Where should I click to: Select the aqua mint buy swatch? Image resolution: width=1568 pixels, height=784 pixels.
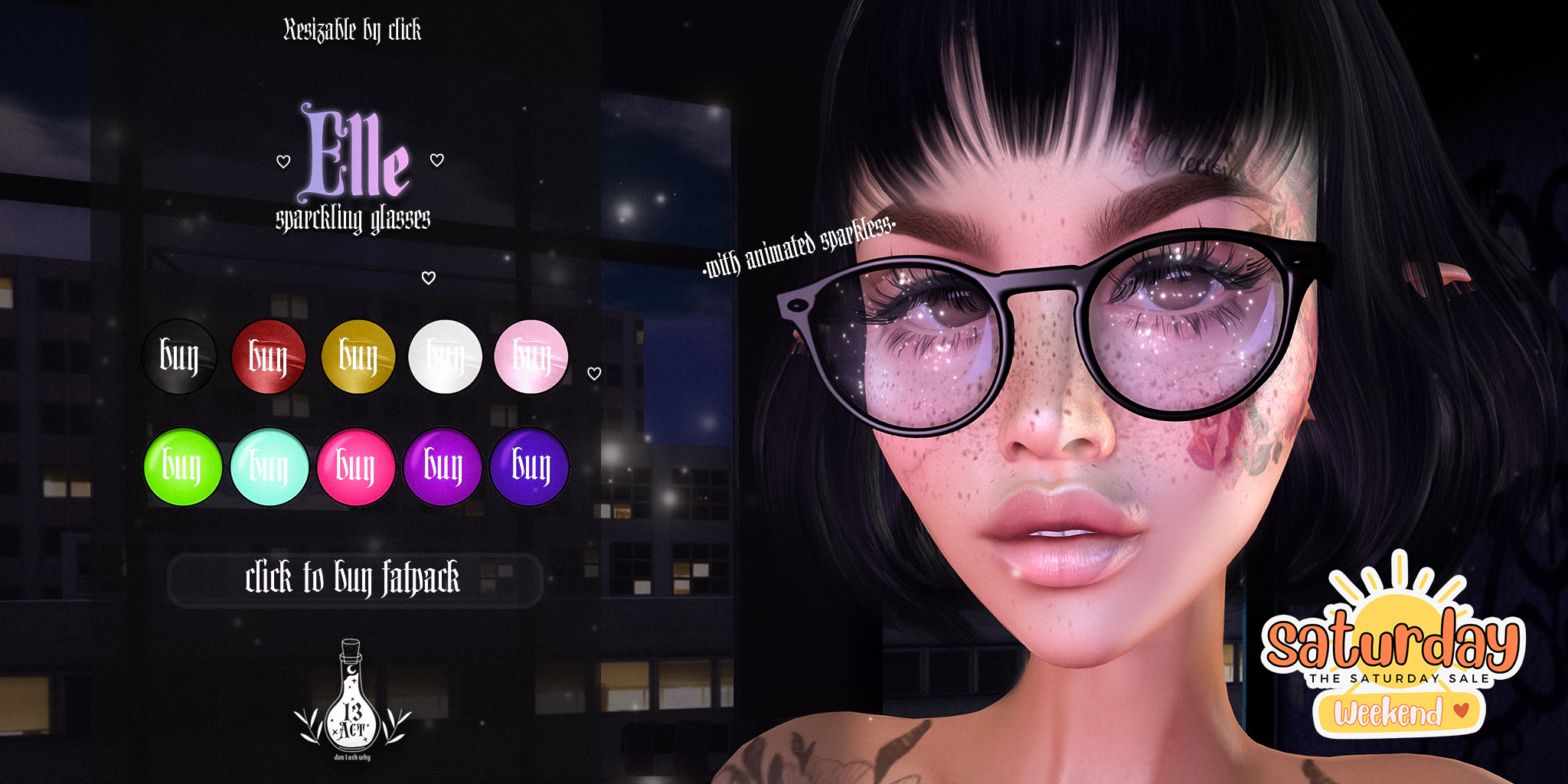click(x=269, y=466)
